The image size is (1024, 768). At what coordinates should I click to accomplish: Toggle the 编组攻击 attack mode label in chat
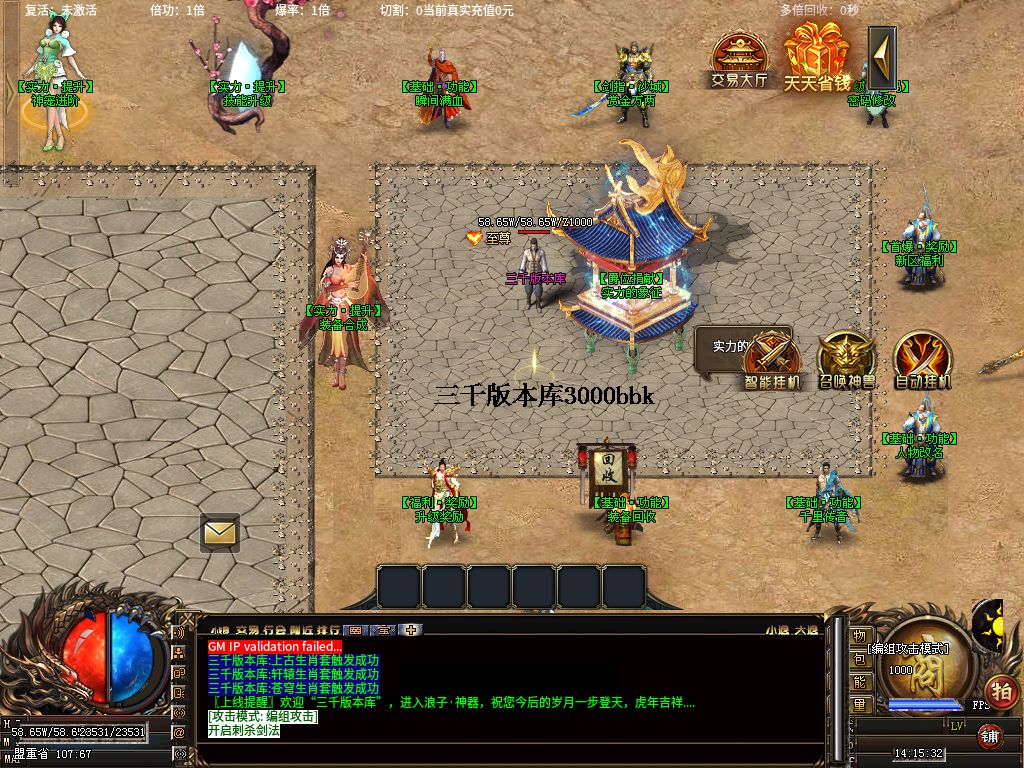(x=263, y=717)
